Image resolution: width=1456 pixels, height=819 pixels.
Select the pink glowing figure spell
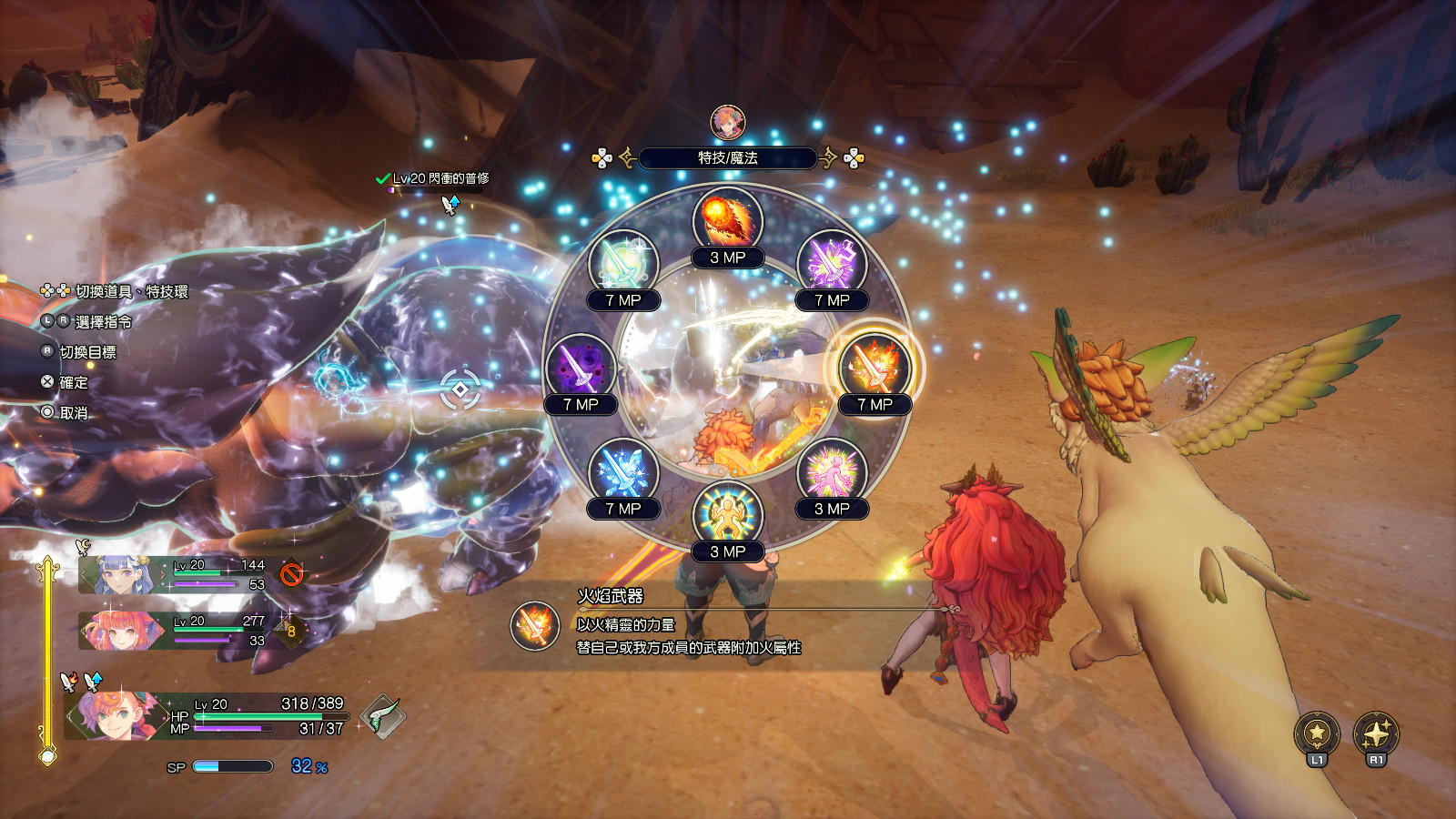[x=831, y=472]
